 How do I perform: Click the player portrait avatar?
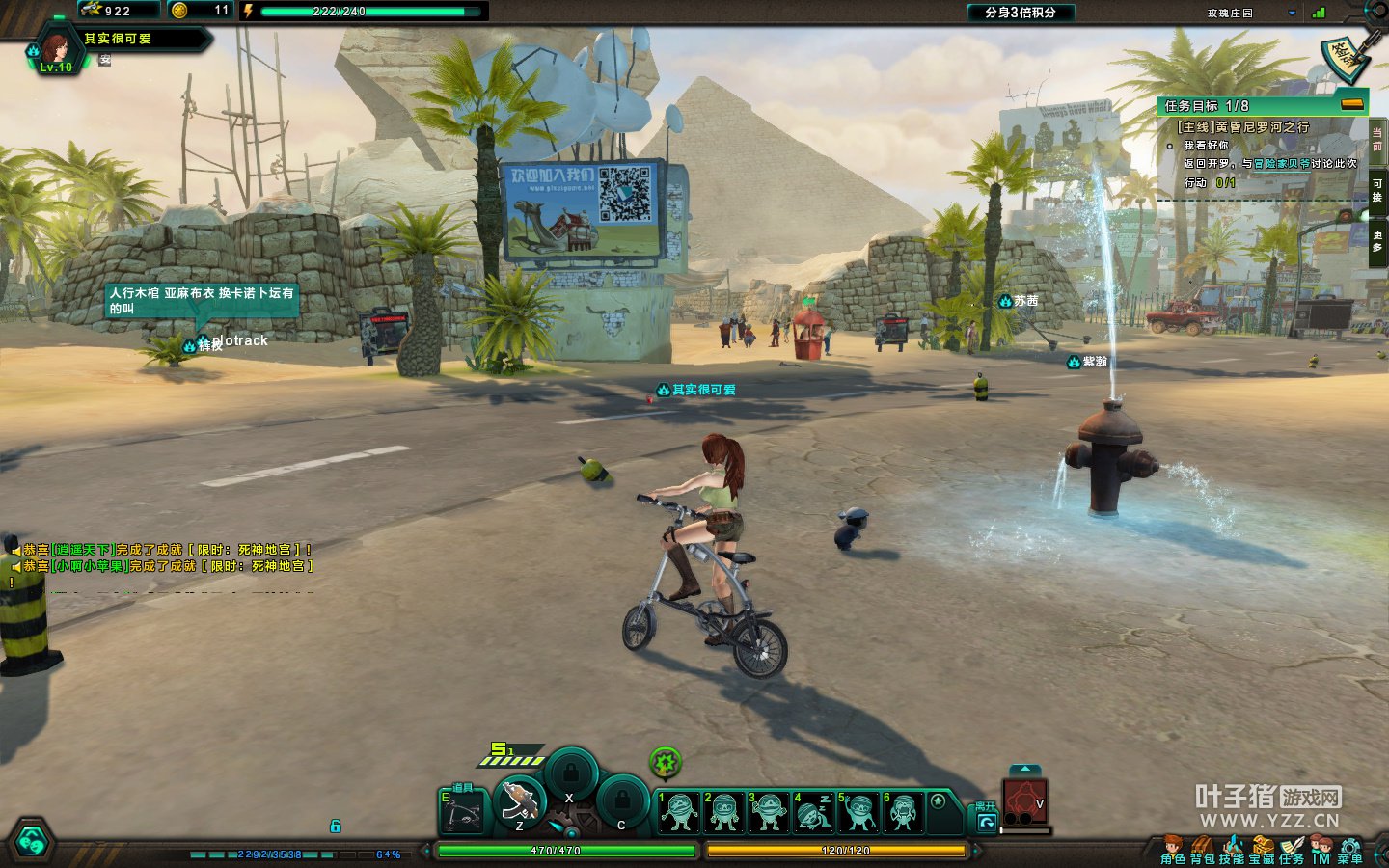(53, 49)
